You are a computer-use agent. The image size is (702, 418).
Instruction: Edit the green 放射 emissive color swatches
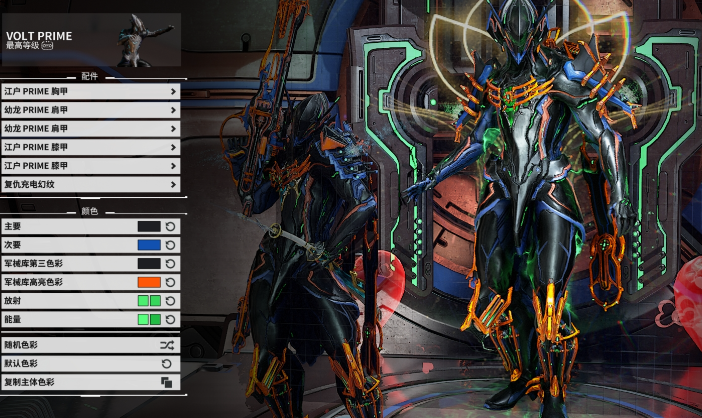[149, 301]
